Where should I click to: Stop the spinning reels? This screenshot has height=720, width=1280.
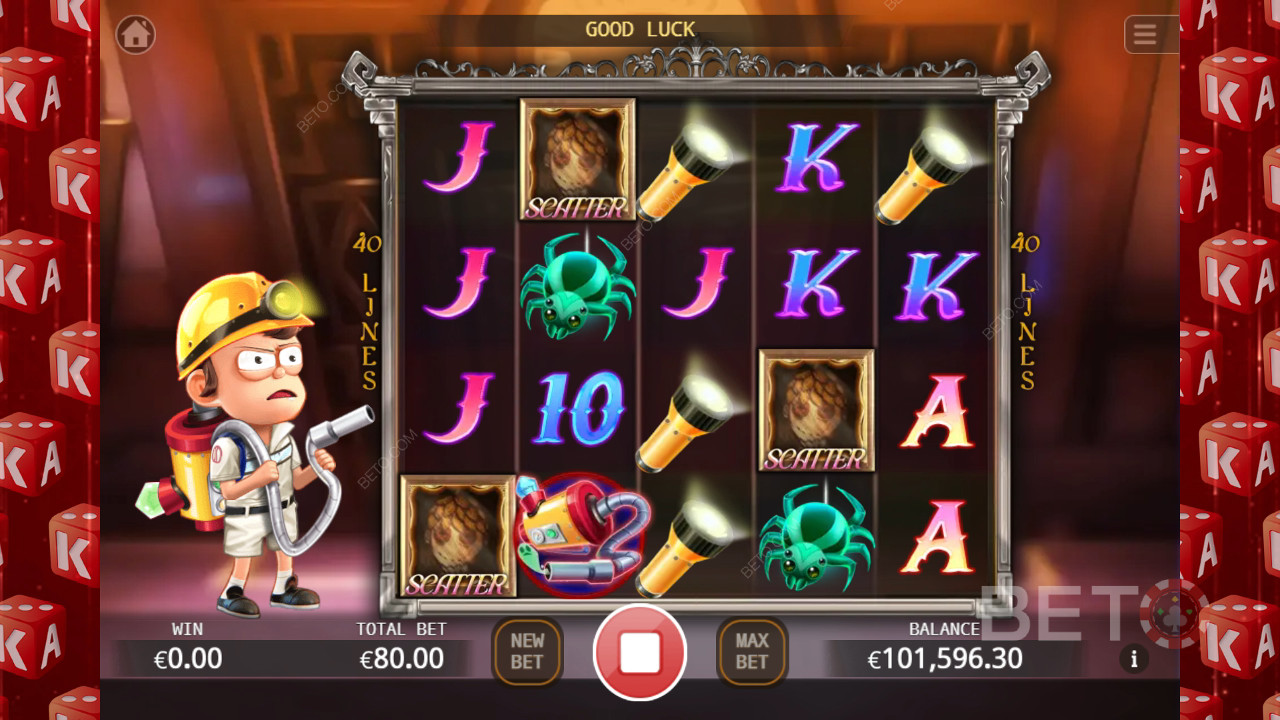(x=640, y=652)
